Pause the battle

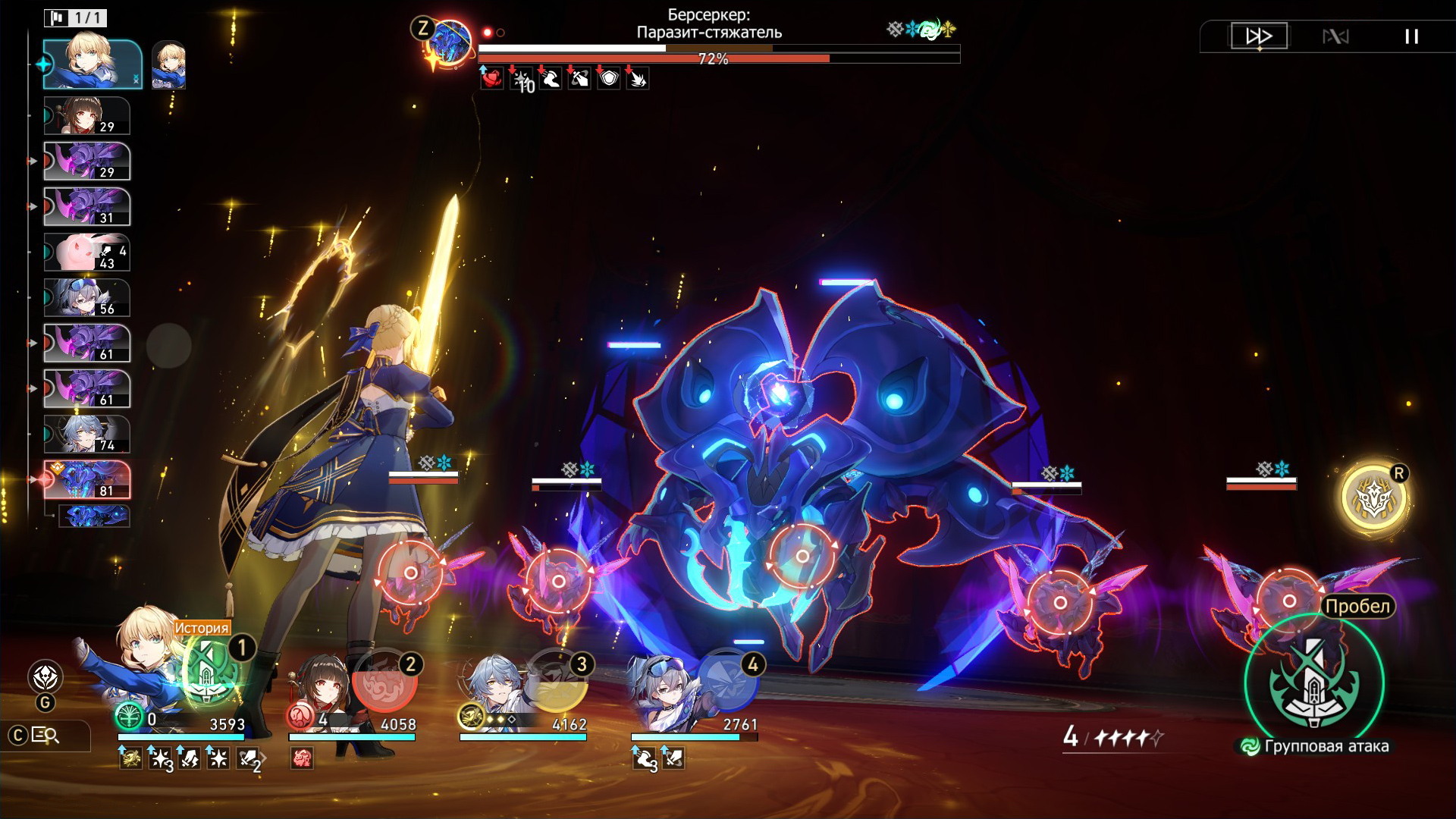(x=1410, y=36)
